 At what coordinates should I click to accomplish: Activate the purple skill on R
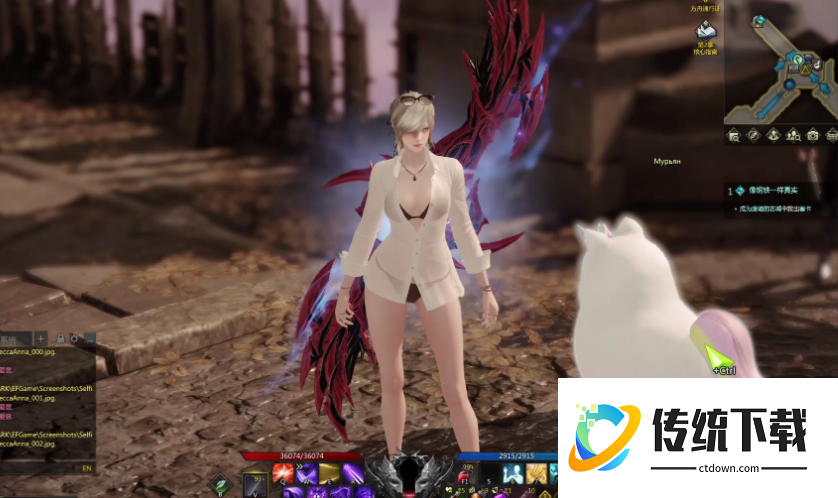[353, 471]
